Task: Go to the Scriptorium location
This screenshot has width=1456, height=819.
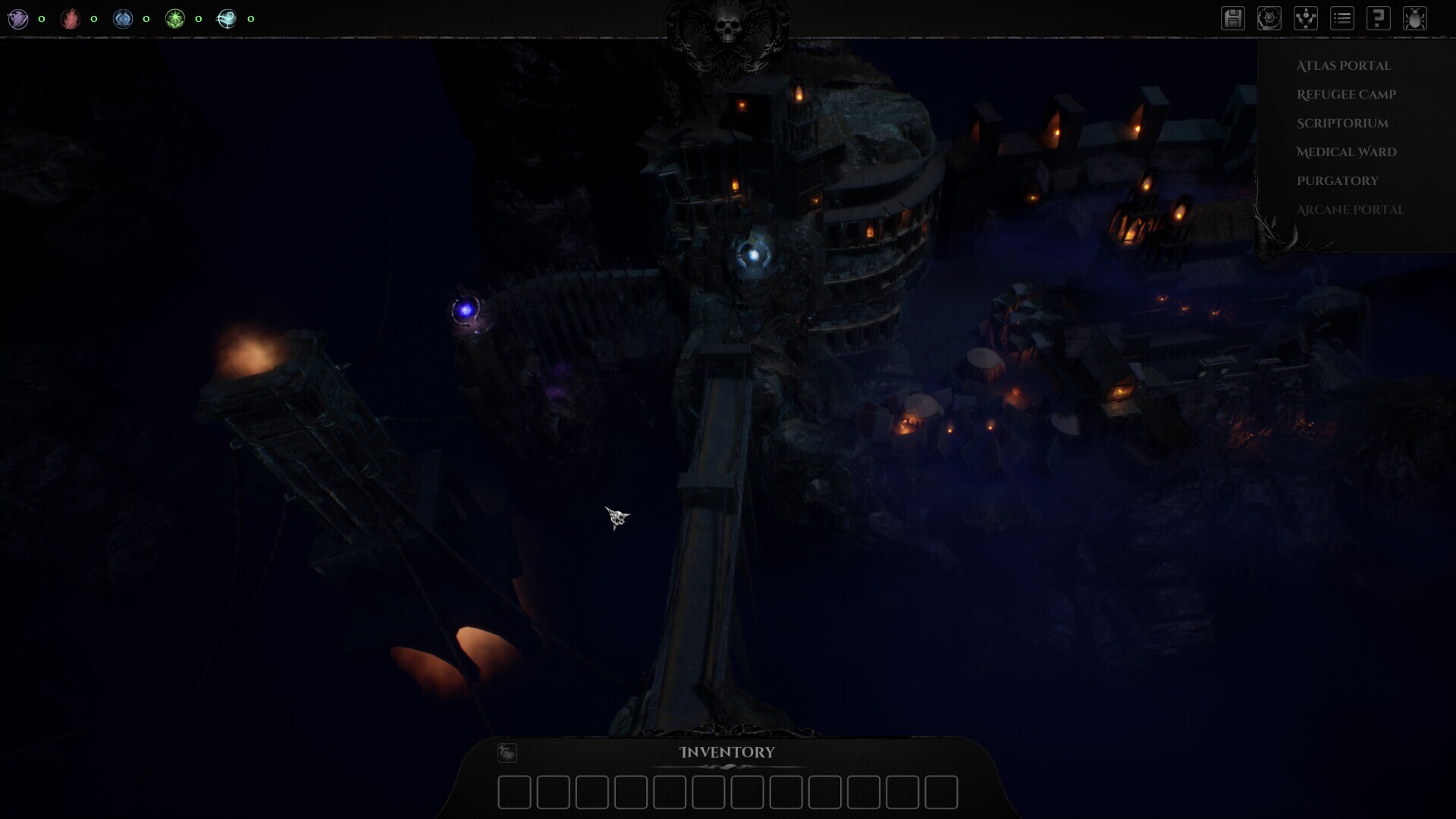Action: click(x=1342, y=124)
